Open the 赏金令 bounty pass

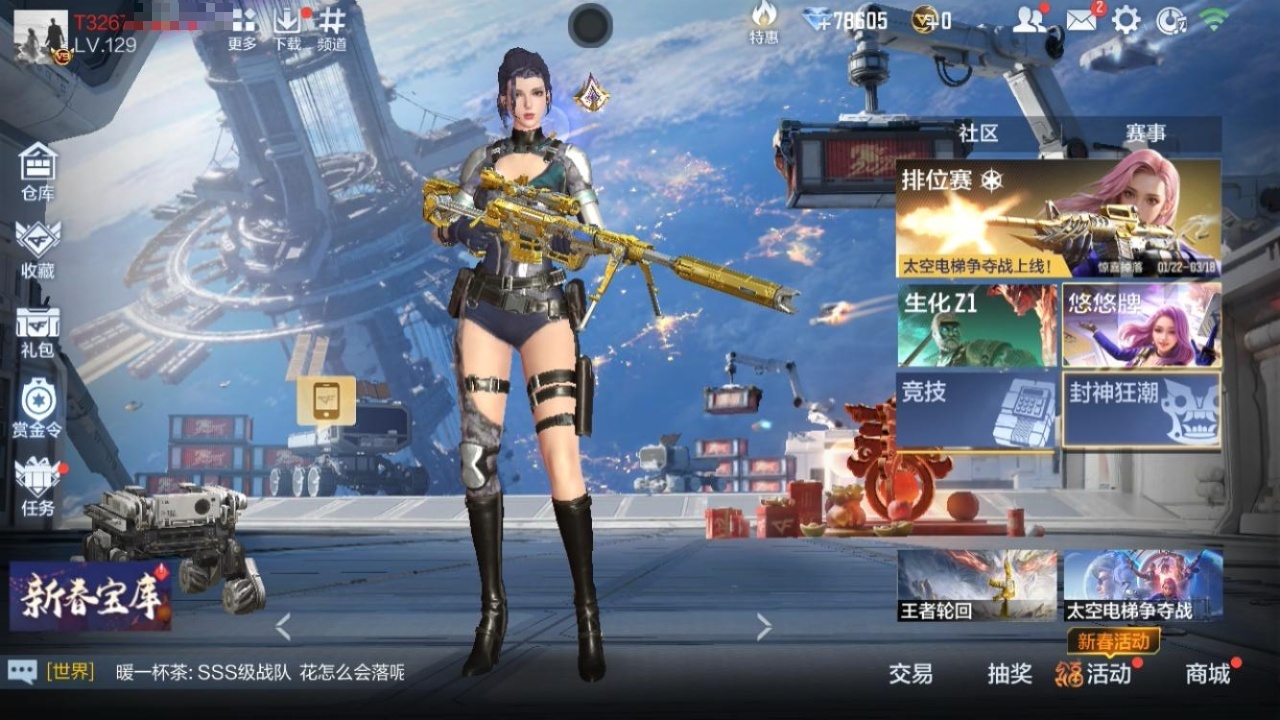click(38, 408)
